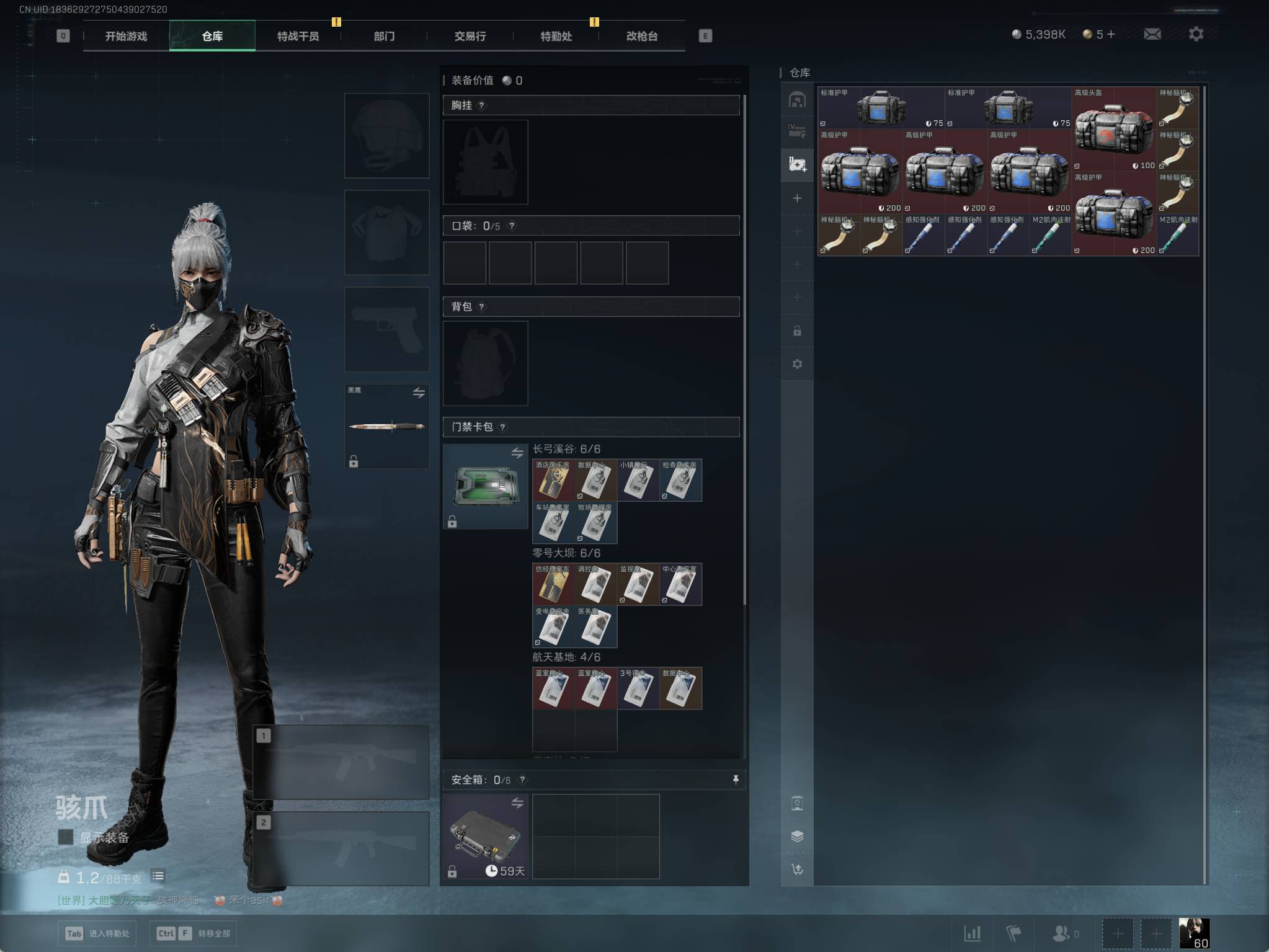Select the 特勤处 tab

pyautogui.click(x=556, y=36)
